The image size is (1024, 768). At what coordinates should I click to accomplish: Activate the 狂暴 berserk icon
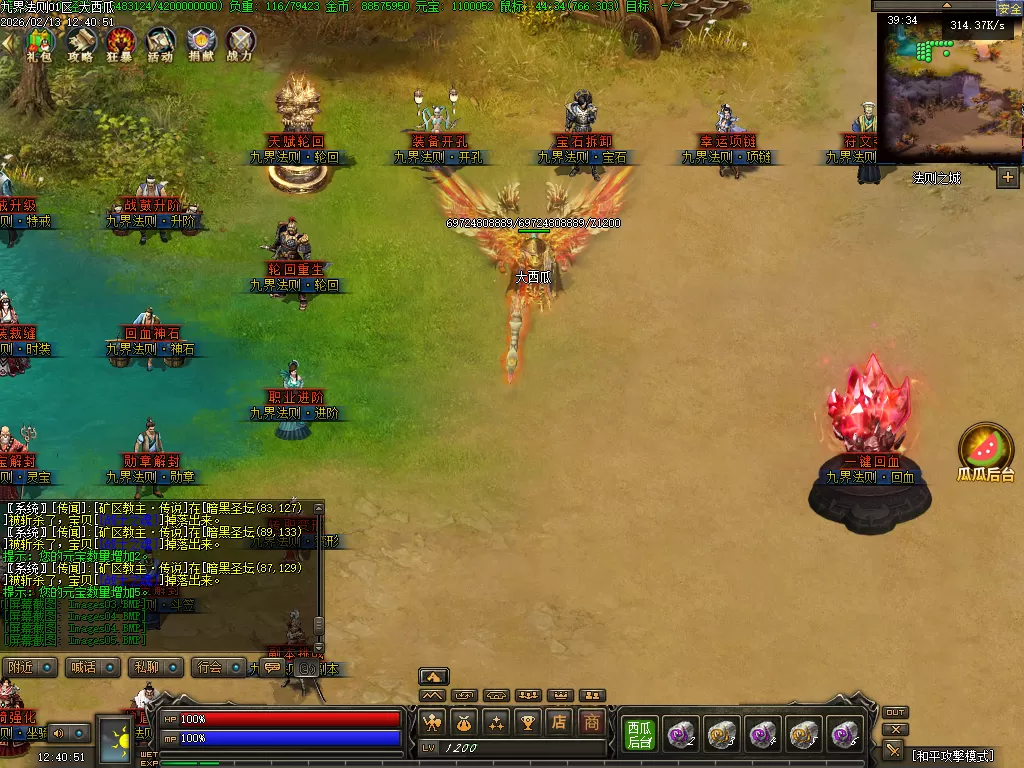click(120, 42)
